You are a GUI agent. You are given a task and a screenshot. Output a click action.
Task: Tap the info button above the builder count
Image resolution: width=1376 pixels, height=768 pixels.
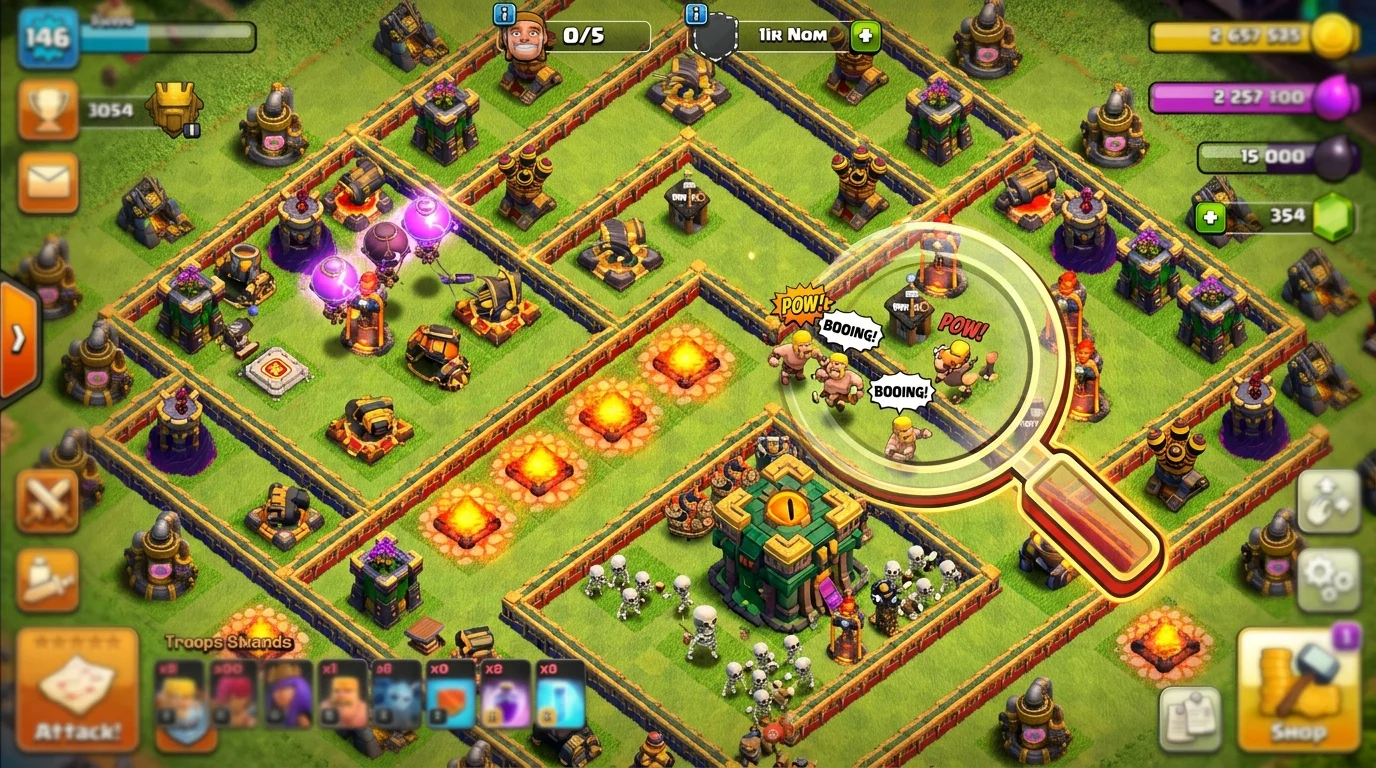(x=504, y=14)
